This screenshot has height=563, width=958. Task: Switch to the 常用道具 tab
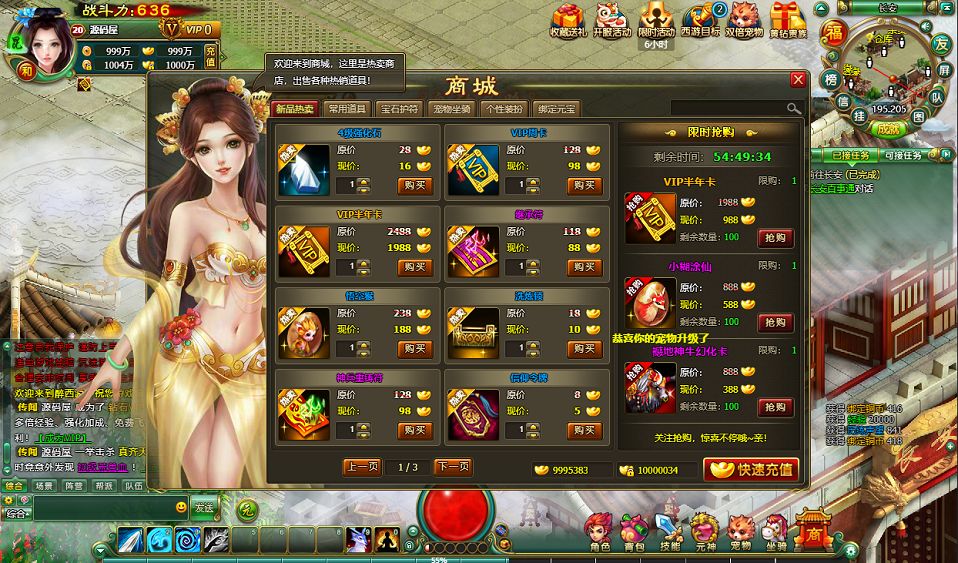(347, 109)
